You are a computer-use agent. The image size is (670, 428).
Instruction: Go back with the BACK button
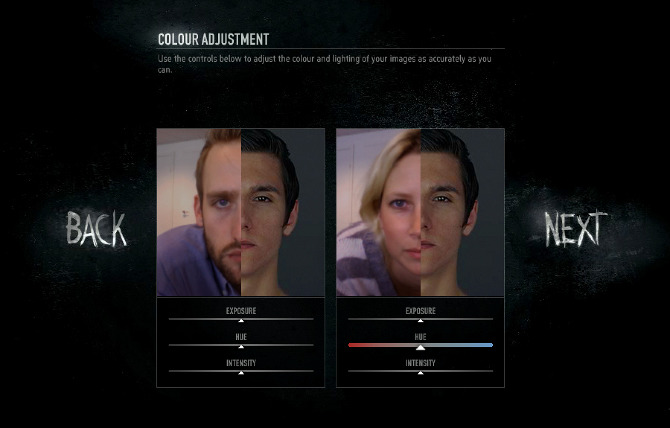click(x=97, y=229)
